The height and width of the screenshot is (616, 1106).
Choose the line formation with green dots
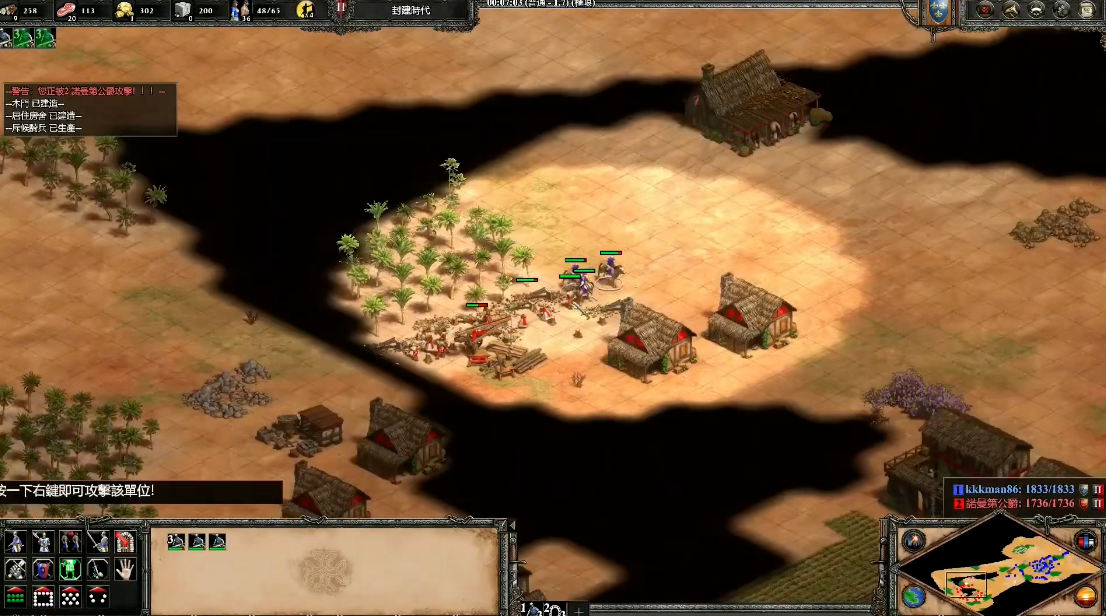[16, 597]
